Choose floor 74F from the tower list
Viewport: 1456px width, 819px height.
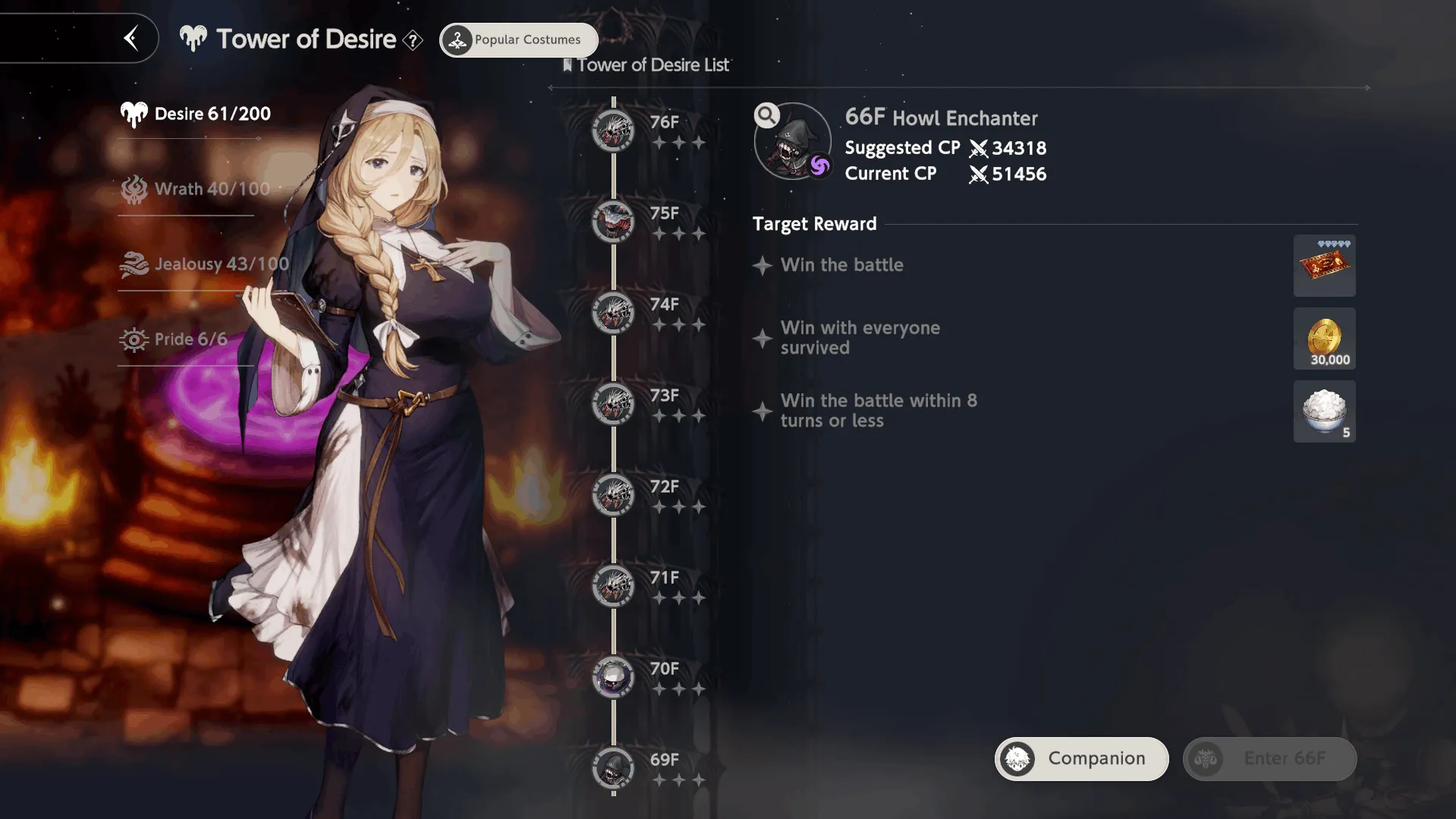613,313
